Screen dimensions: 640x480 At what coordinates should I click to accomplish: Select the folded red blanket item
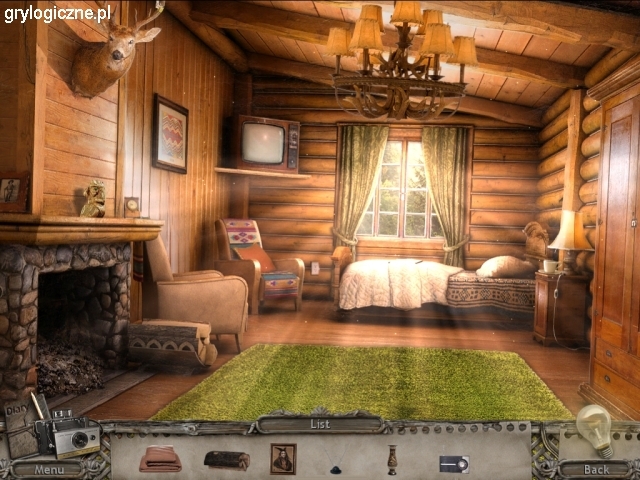160,458
